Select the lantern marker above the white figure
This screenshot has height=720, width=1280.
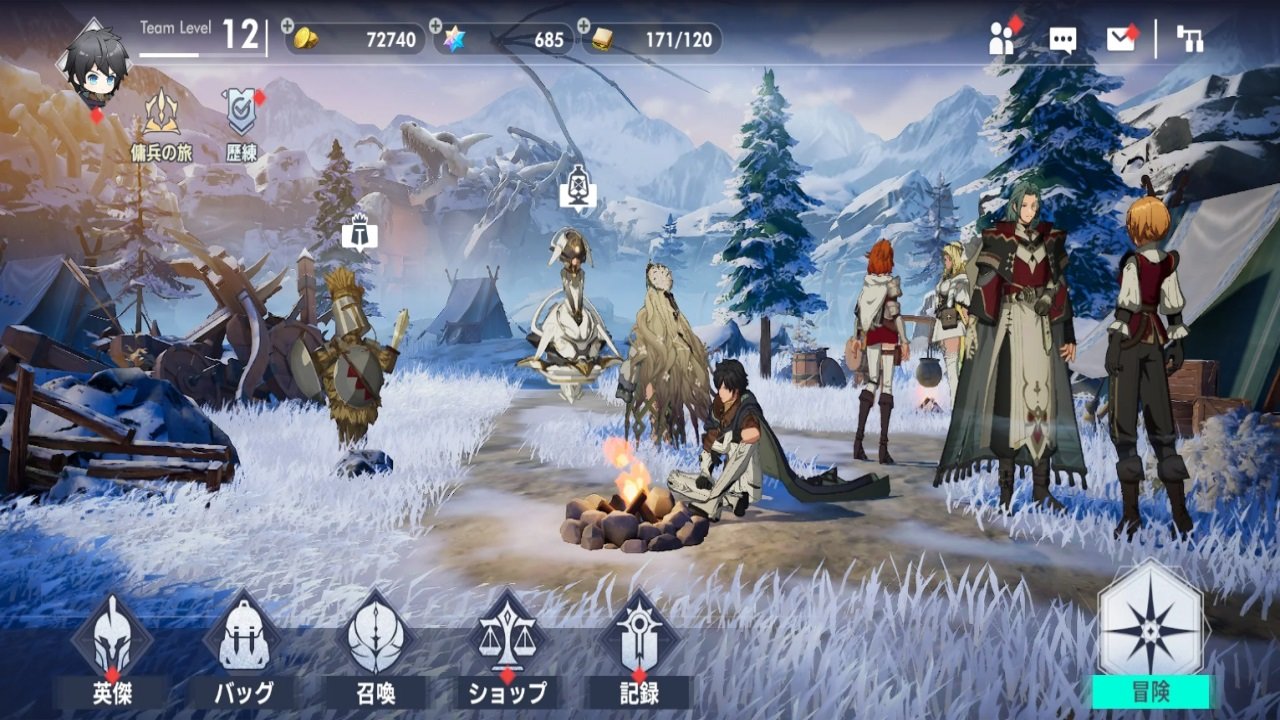coord(578,187)
